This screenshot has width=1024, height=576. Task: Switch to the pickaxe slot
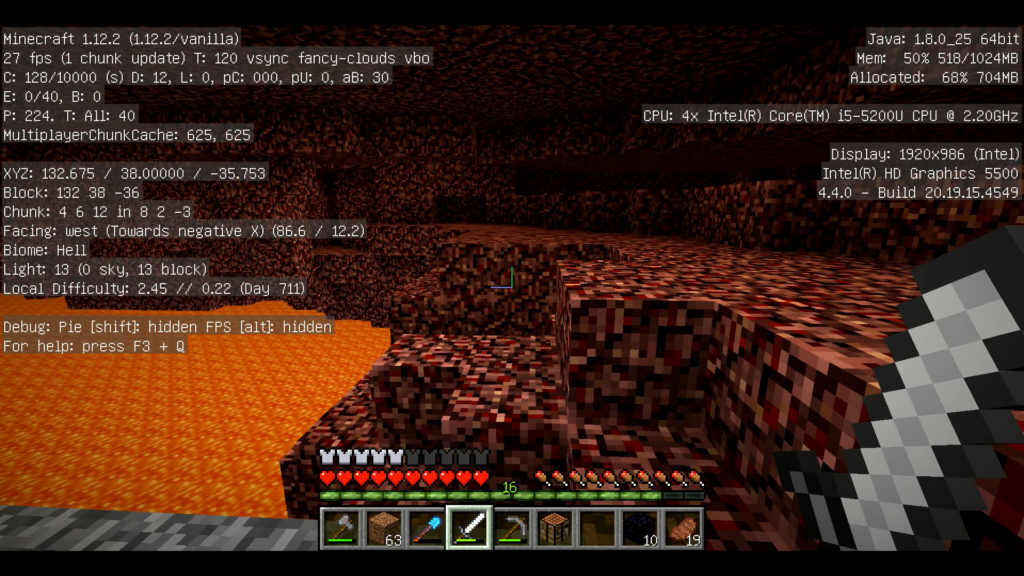(x=511, y=528)
